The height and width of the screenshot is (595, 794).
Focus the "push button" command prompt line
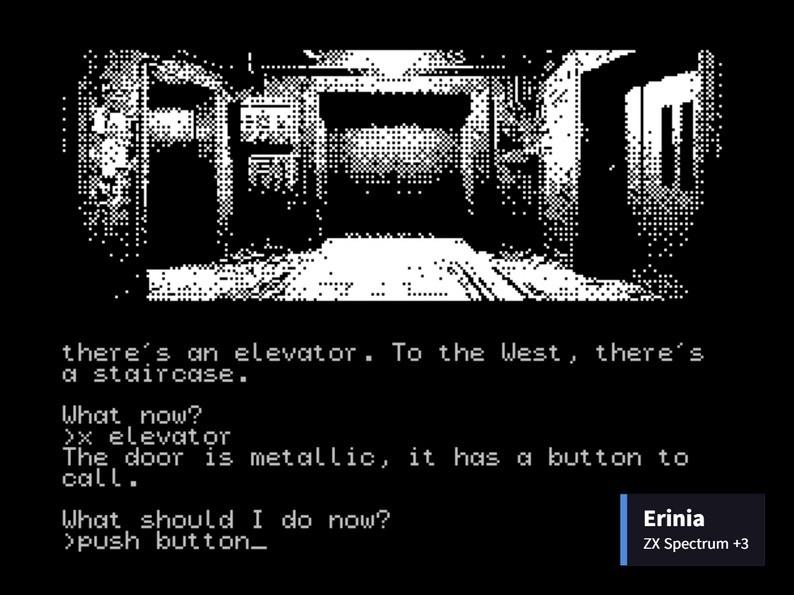pyautogui.click(x=165, y=541)
